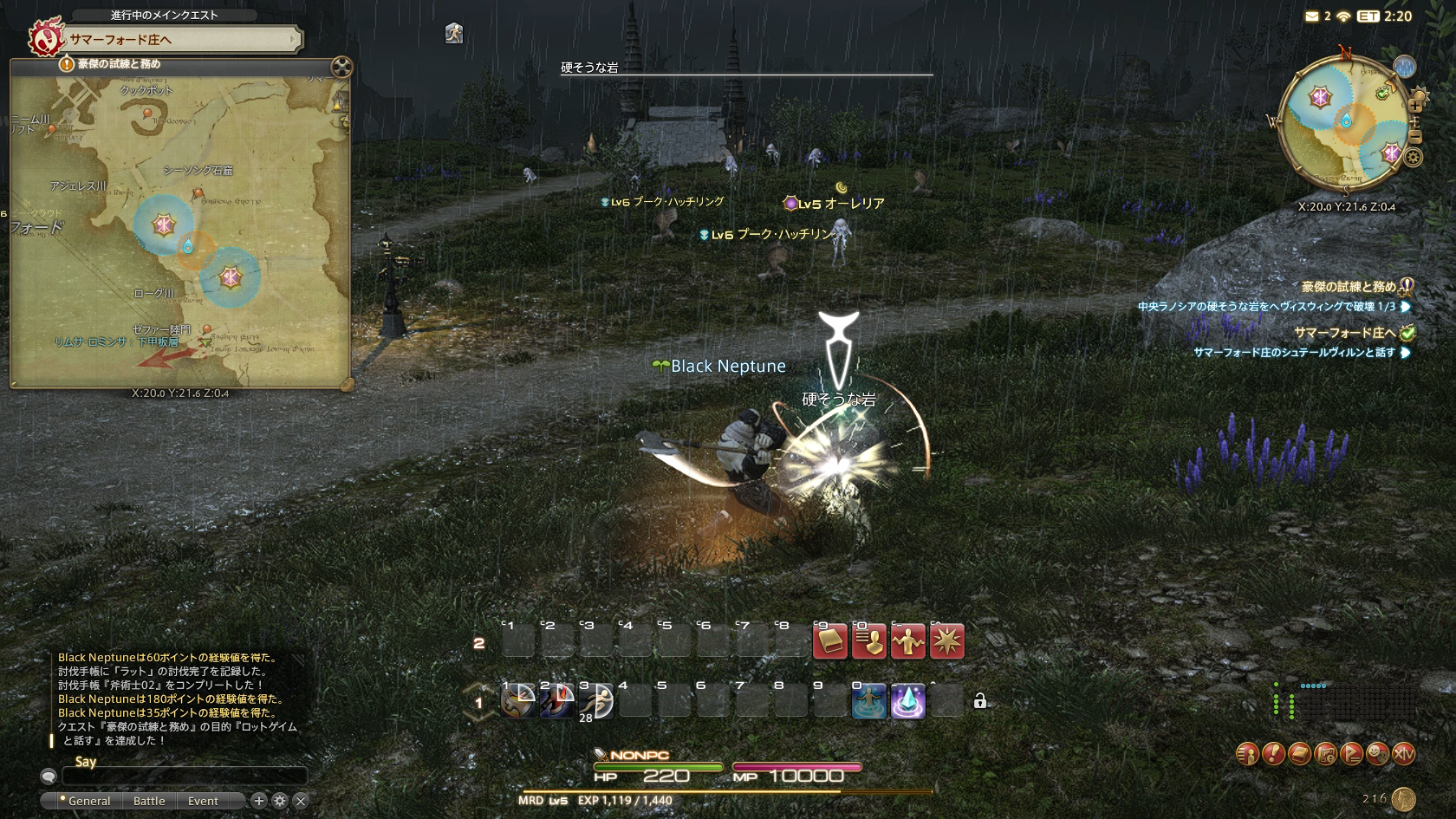Screen dimensions: 1456x819
Task: Click the gold starburst hotbar icon
Action: 946,641
